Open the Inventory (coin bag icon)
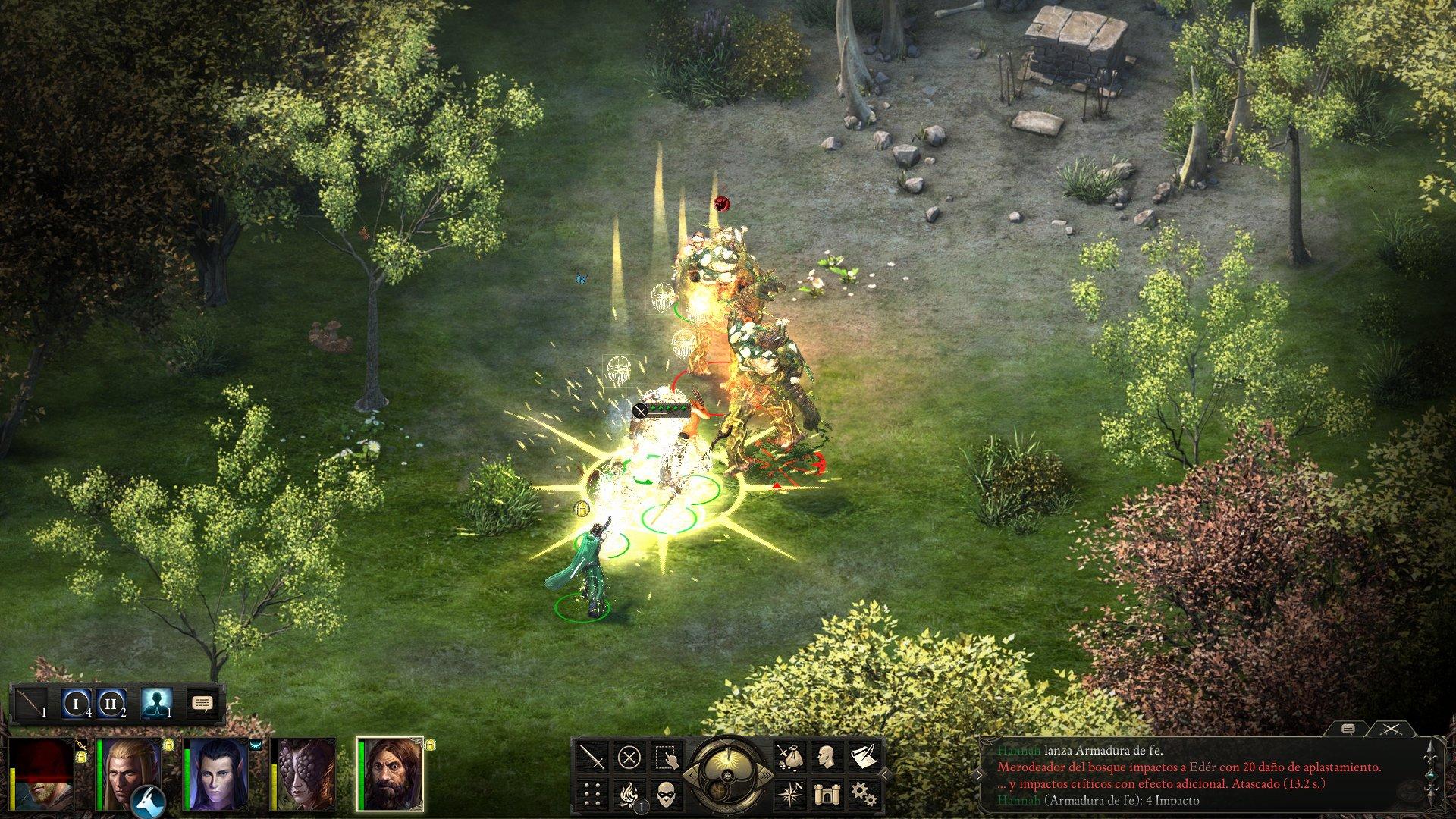Screen dimensions: 1456x819 tap(790, 757)
